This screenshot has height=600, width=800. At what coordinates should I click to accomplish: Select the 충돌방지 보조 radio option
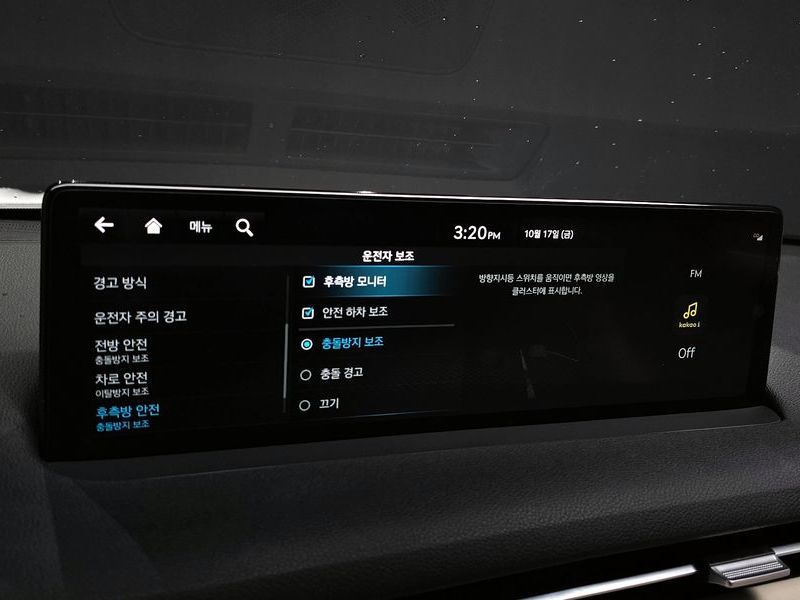307,343
